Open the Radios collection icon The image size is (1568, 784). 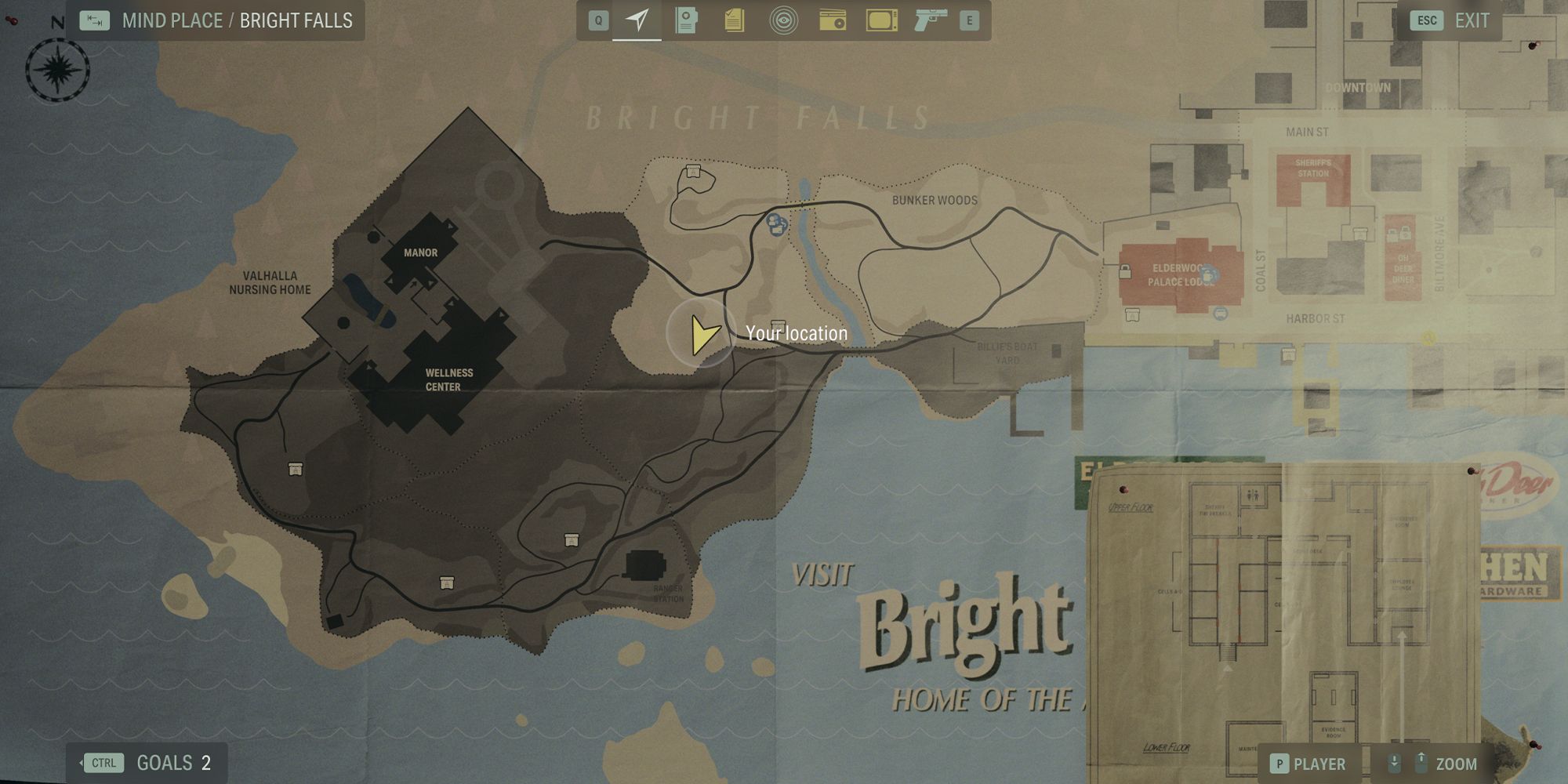[833, 20]
